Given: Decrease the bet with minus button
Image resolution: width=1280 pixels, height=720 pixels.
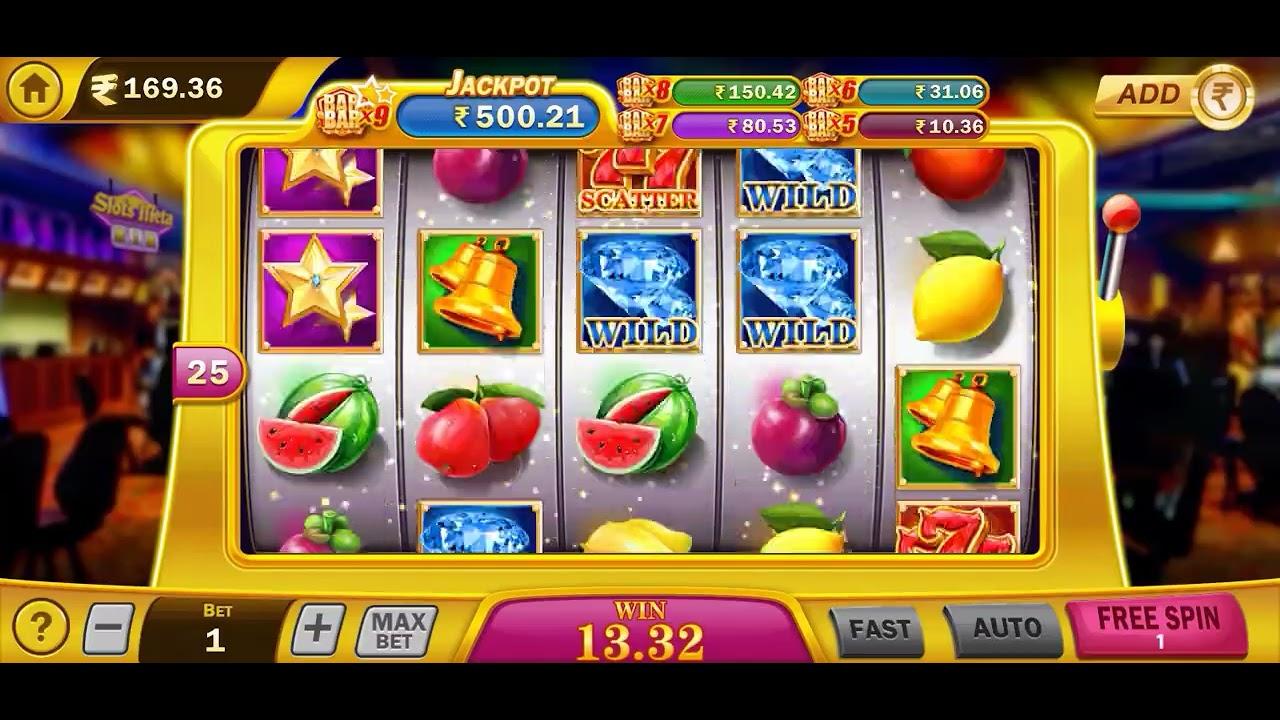Looking at the screenshot, I should click(108, 630).
